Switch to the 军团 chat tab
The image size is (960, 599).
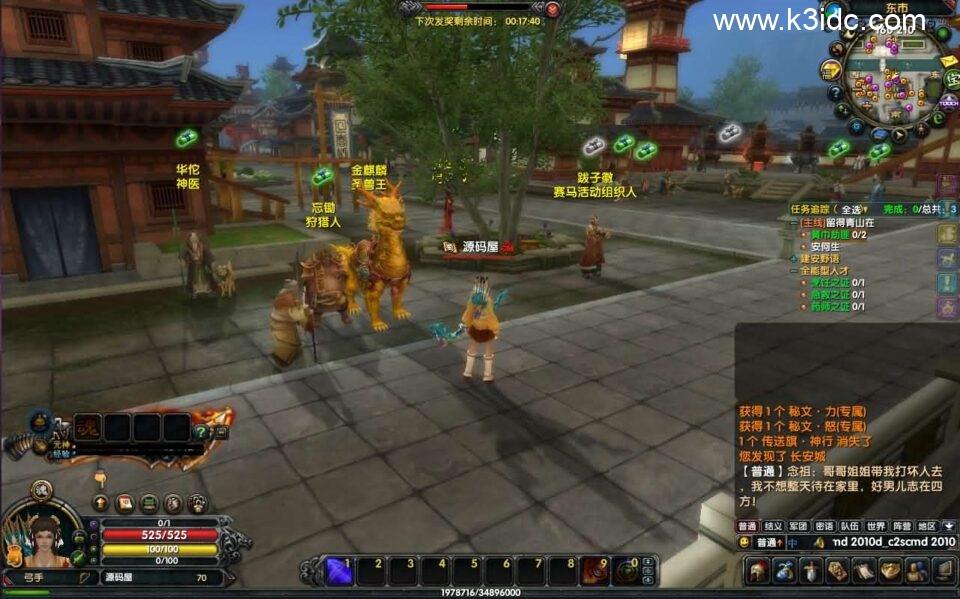[798, 526]
